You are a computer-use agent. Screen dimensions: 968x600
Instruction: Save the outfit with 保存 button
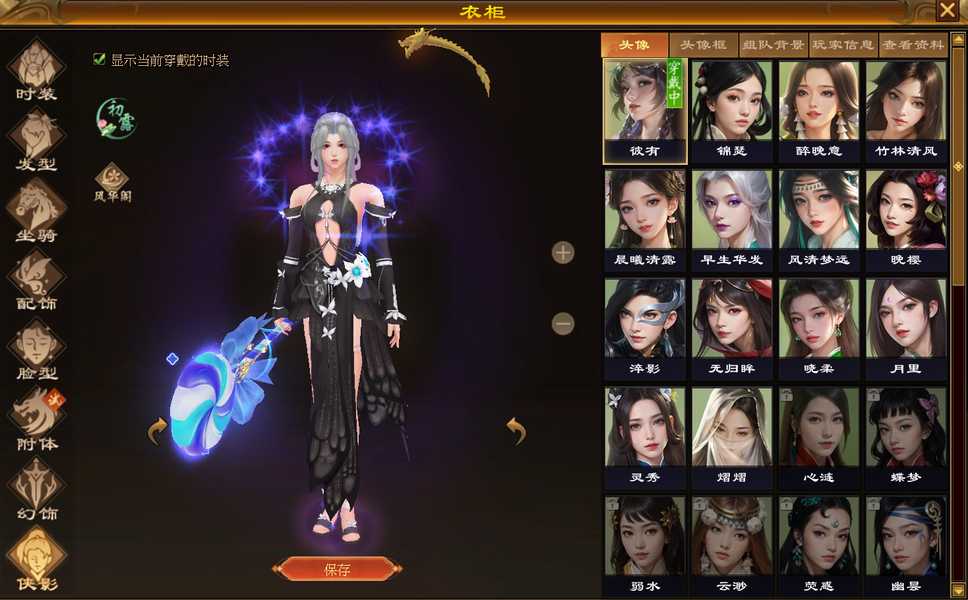336,569
